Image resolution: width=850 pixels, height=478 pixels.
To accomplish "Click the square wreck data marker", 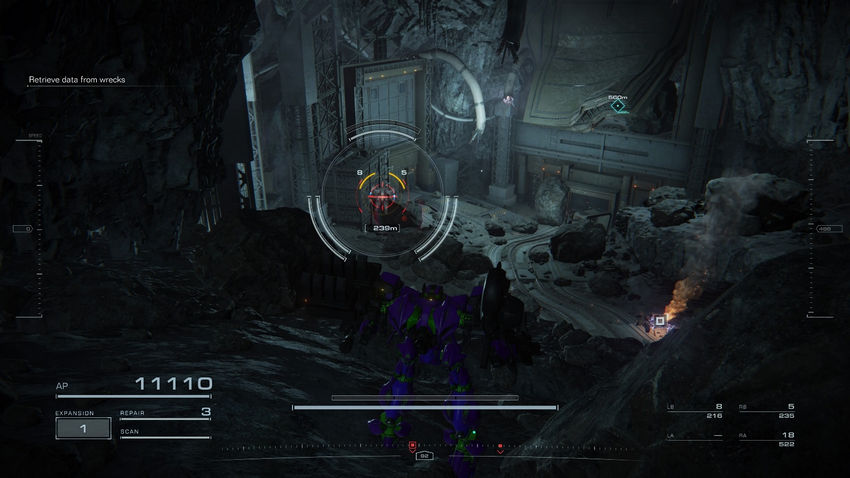I will [x=659, y=320].
